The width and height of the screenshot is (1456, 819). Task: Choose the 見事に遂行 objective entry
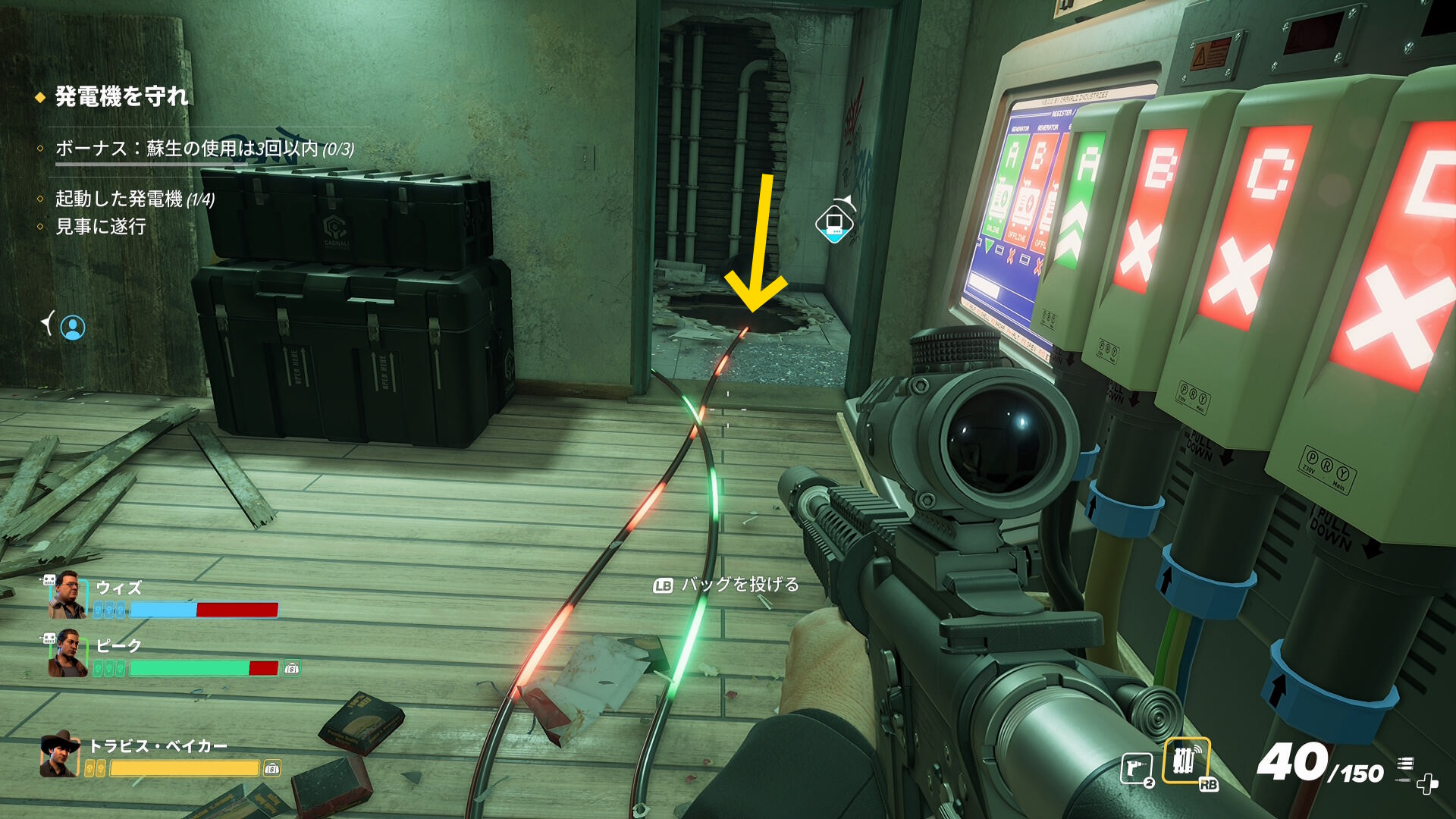tap(101, 227)
